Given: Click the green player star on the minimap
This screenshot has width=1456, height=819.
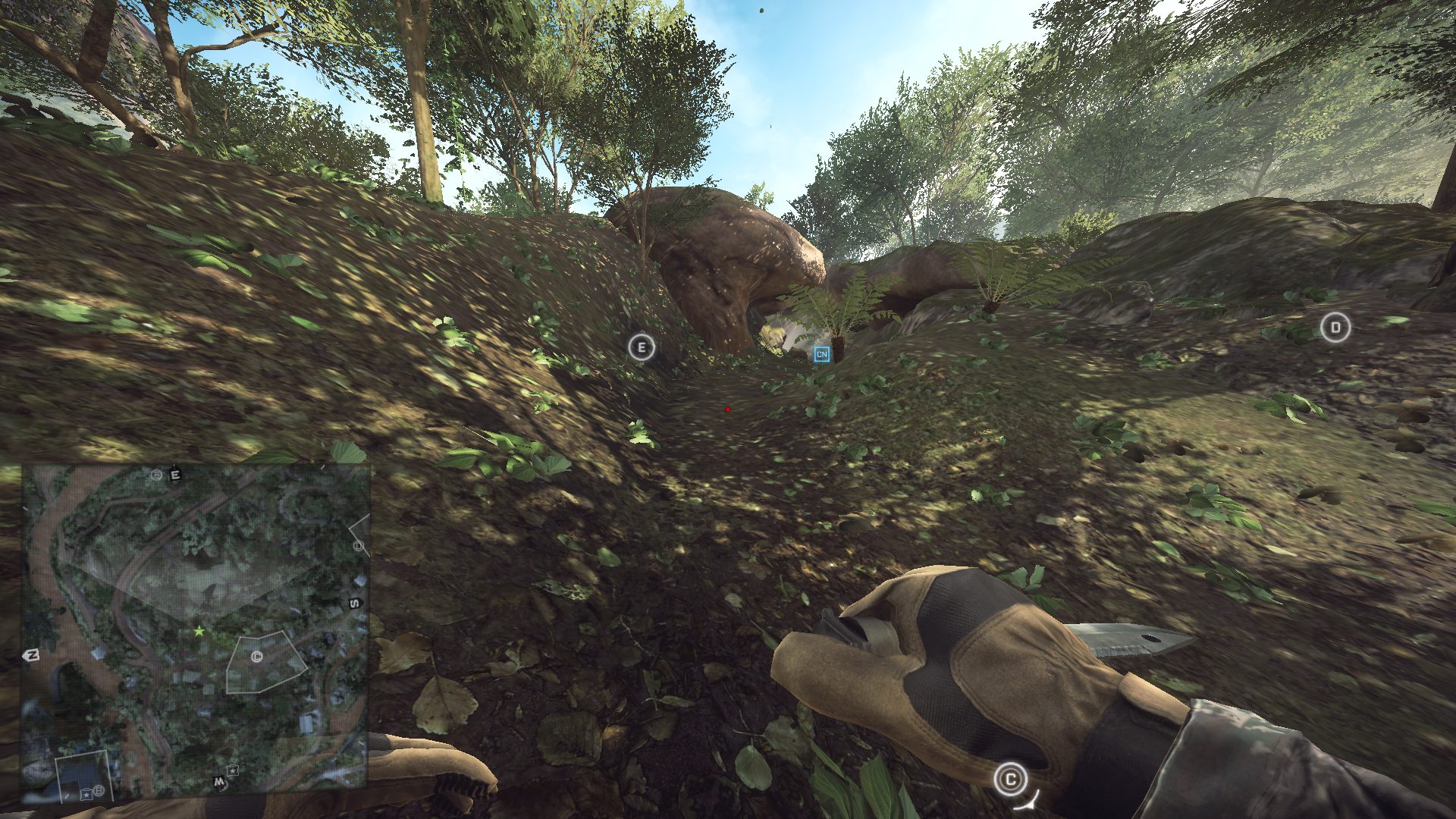Looking at the screenshot, I should tap(199, 631).
